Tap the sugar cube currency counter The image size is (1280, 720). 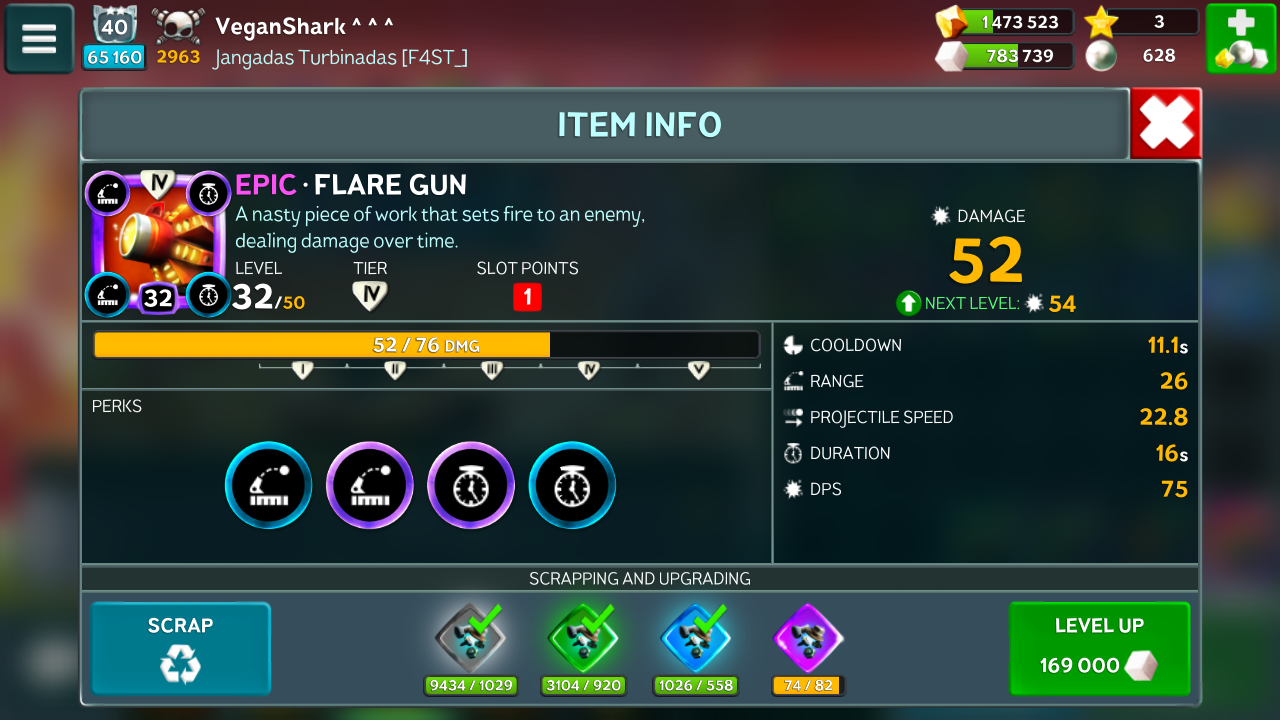pos(1005,56)
